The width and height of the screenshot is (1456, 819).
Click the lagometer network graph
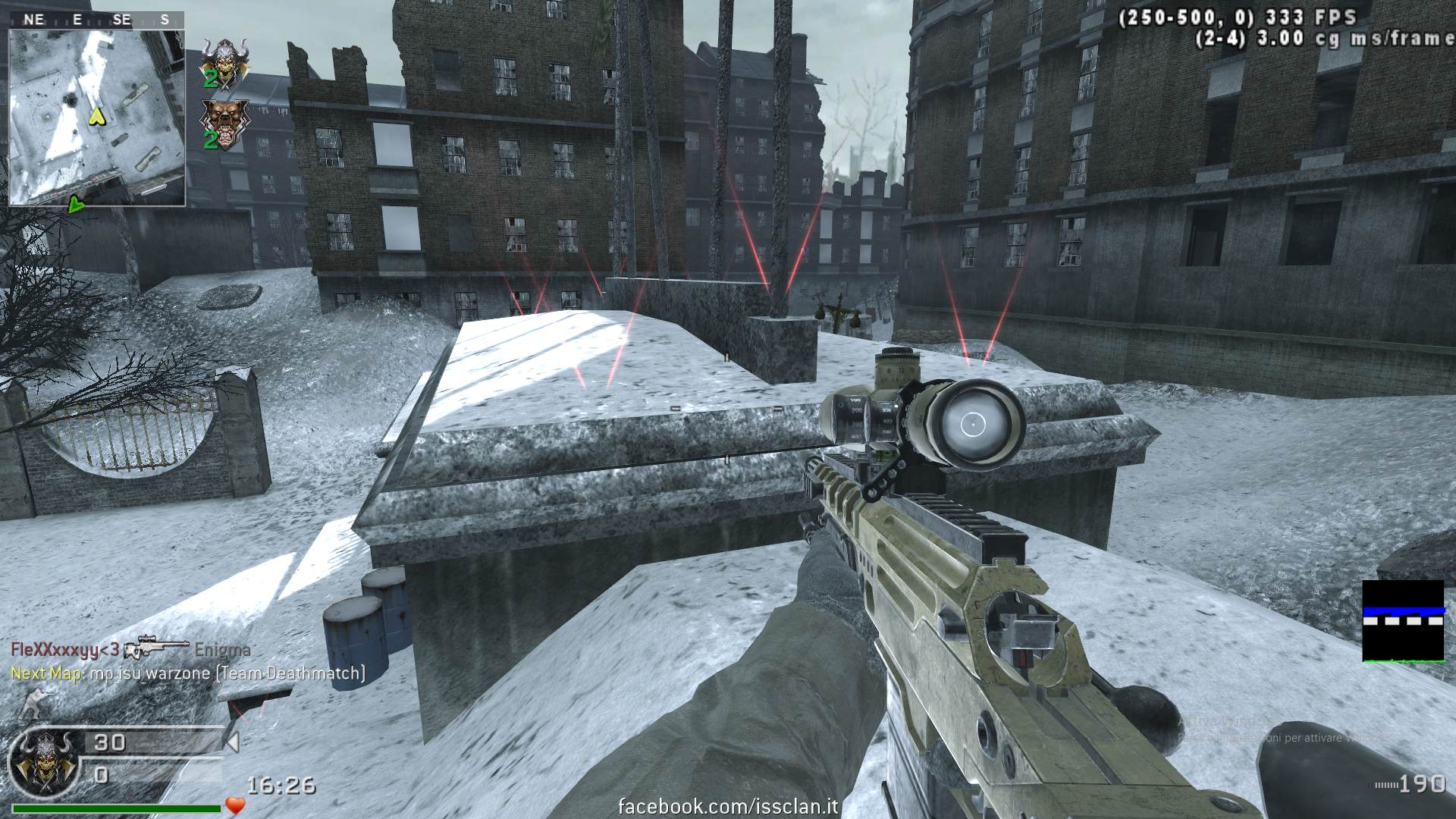point(1403,621)
